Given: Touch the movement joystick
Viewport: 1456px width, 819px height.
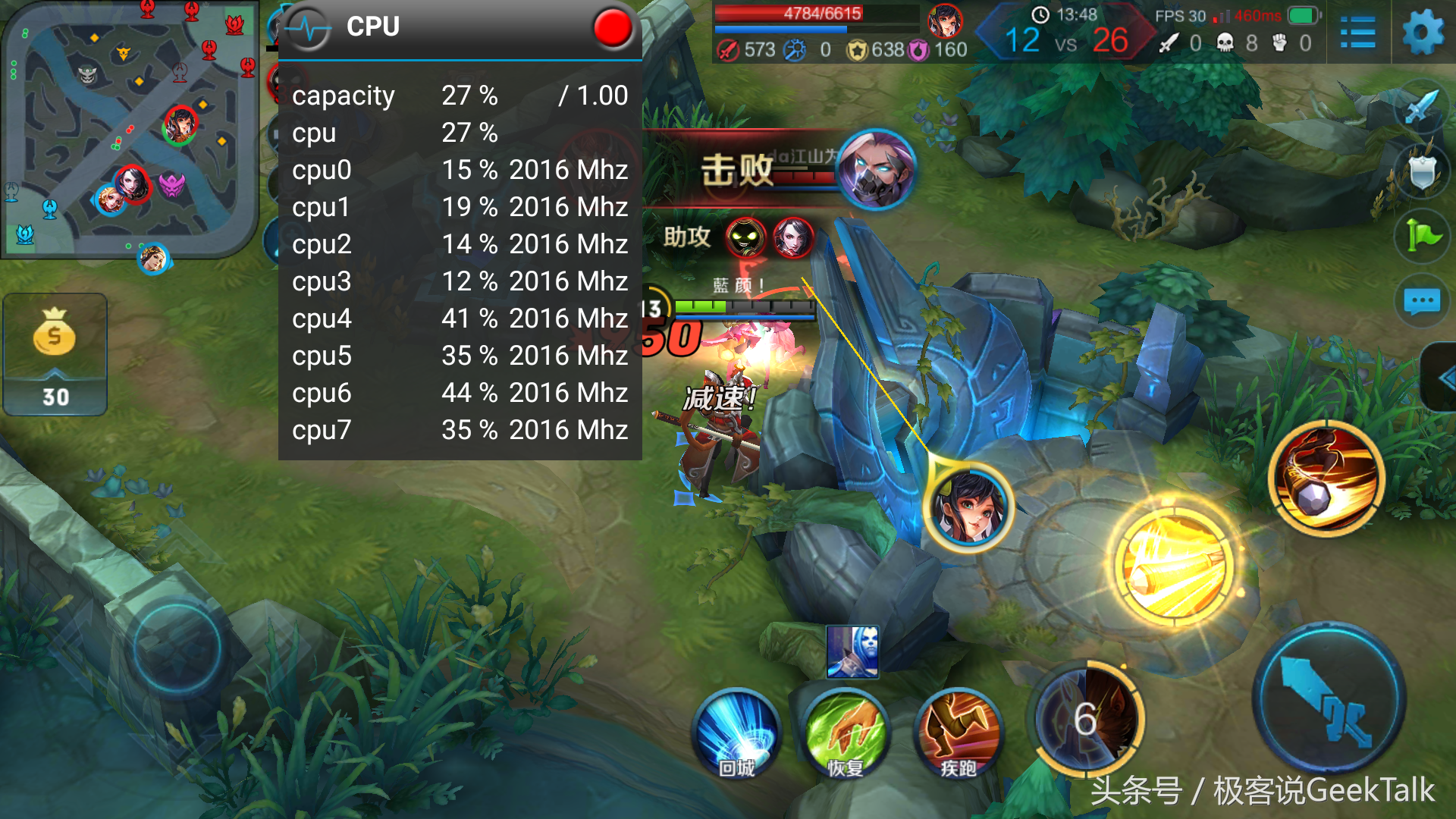Looking at the screenshot, I should (x=177, y=647).
